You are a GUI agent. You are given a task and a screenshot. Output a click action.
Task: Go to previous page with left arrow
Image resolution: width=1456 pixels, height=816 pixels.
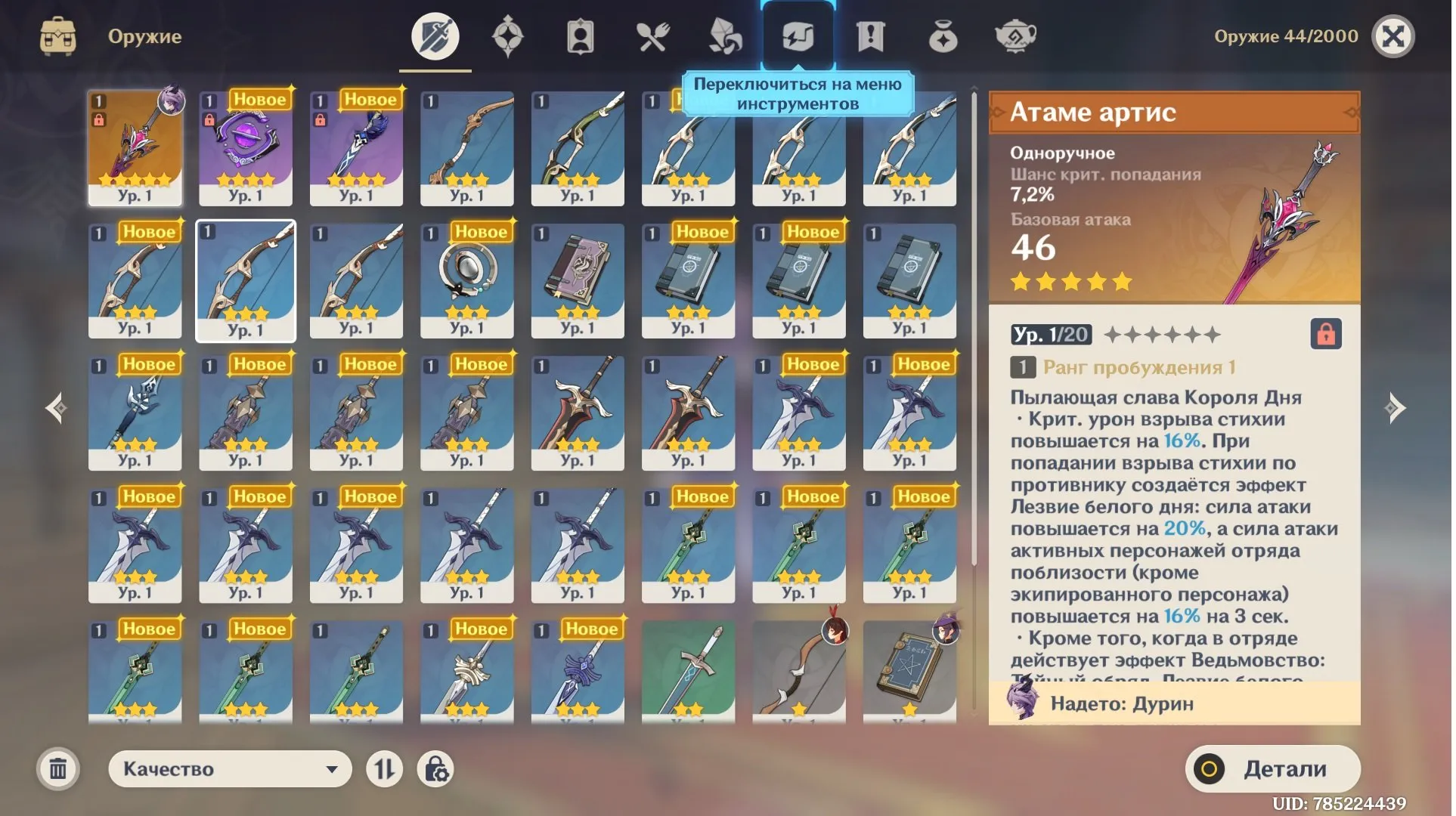pos(57,408)
